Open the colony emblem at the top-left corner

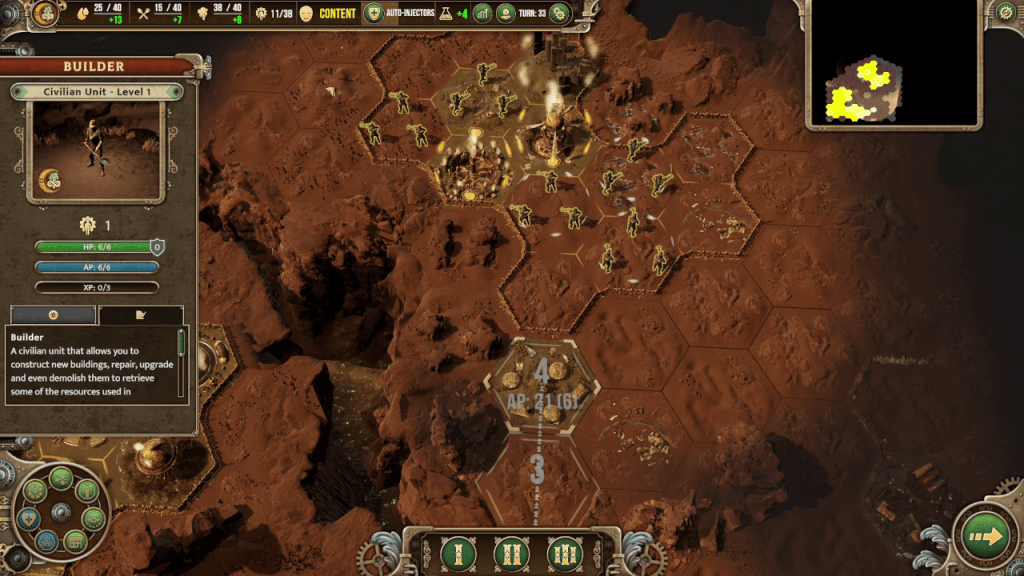(45, 13)
